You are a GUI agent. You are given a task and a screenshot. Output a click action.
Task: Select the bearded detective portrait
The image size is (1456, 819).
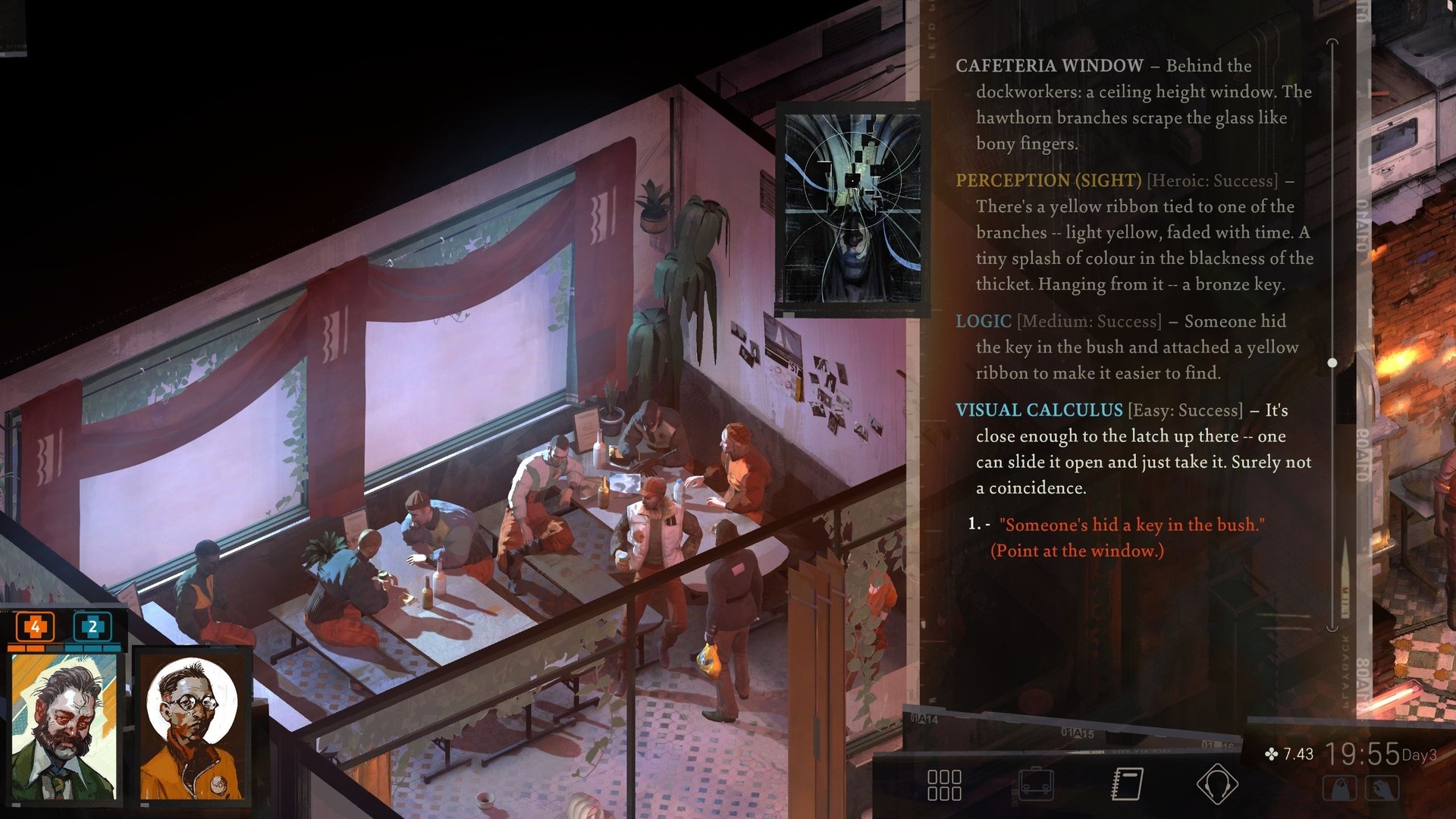[64, 728]
